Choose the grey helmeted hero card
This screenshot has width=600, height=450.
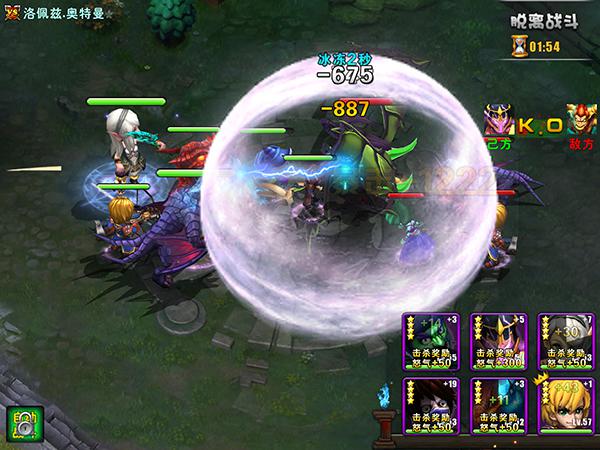pyautogui.click(x=564, y=341)
